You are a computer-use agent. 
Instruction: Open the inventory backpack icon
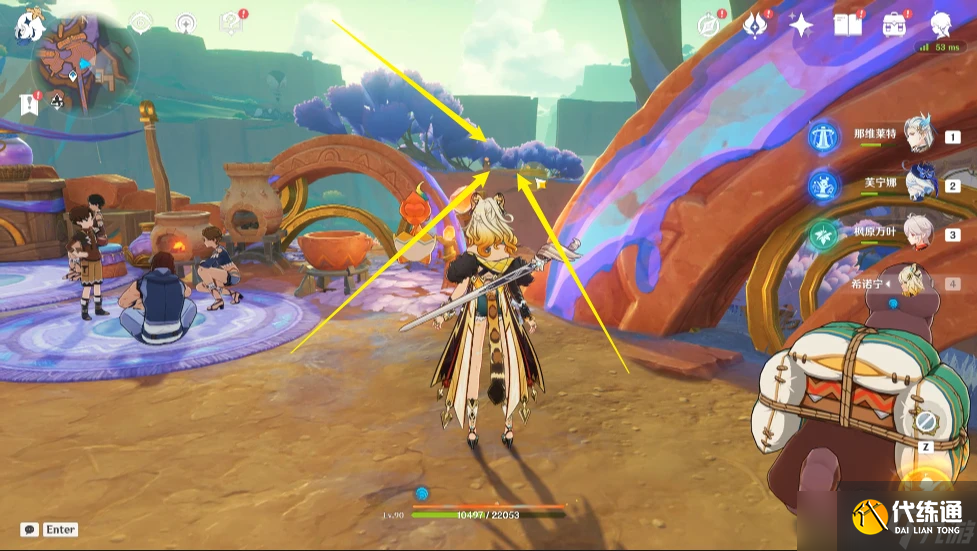pos(894,26)
